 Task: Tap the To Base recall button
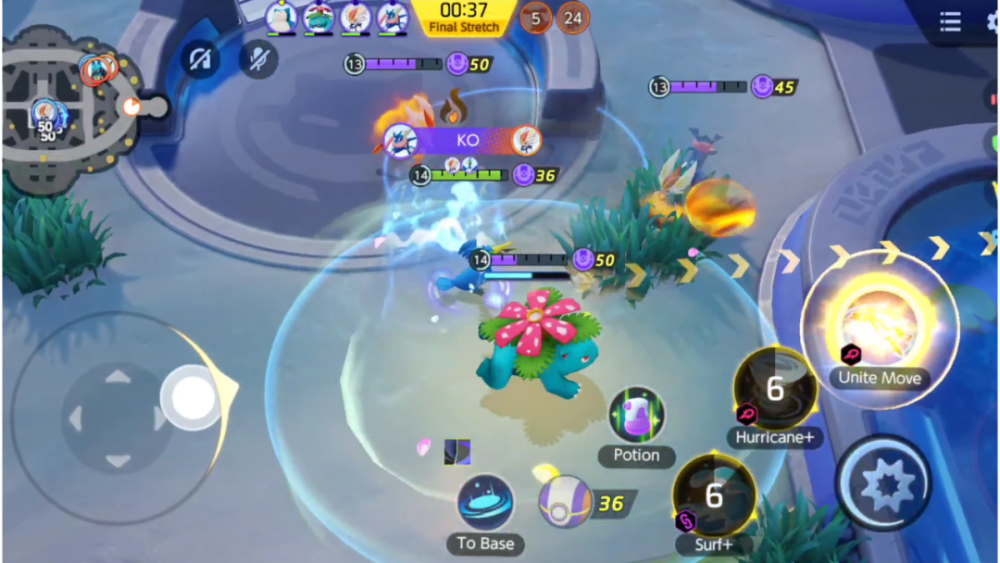(486, 503)
